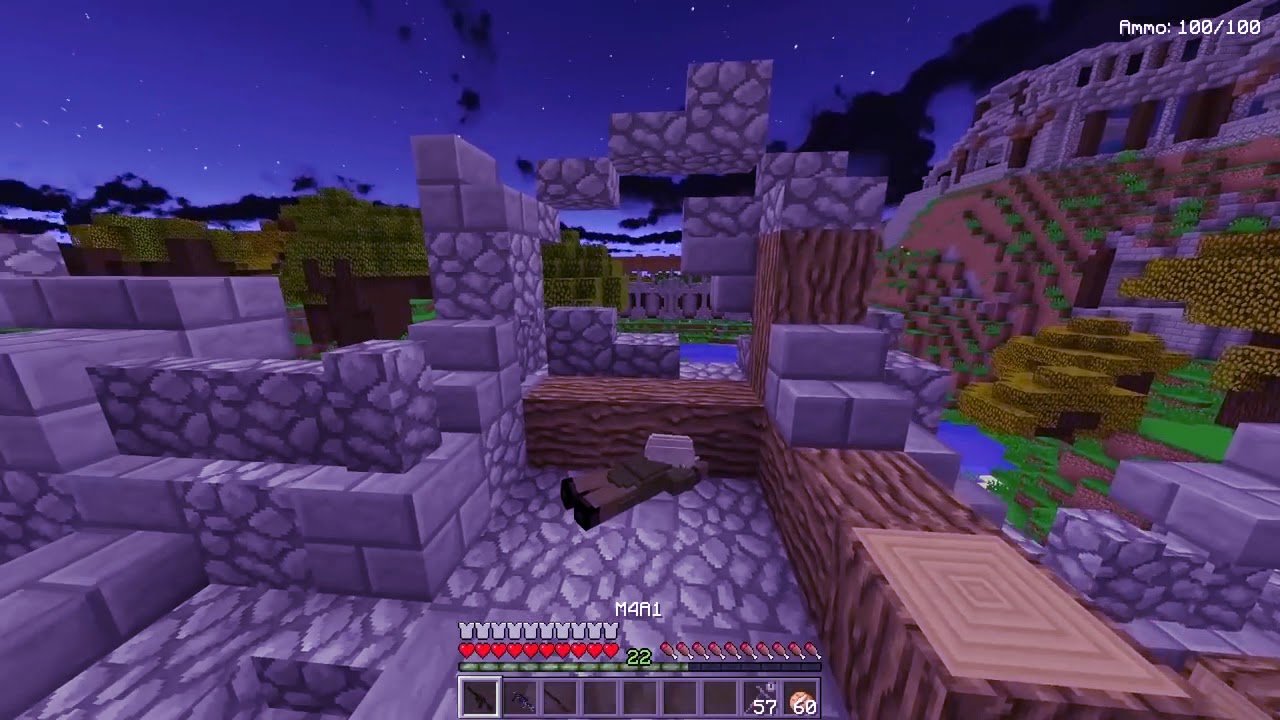The width and height of the screenshot is (1280, 720).
Task: Click the last heart on the health bar
Action: (x=609, y=649)
